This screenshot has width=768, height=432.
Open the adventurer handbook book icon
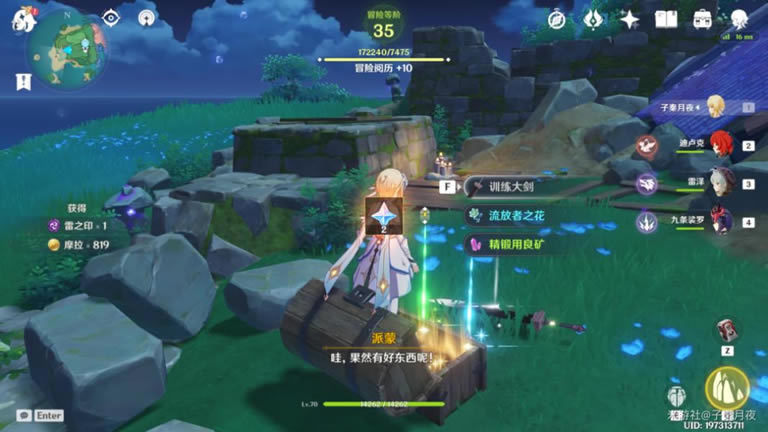[x=666, y=19]
